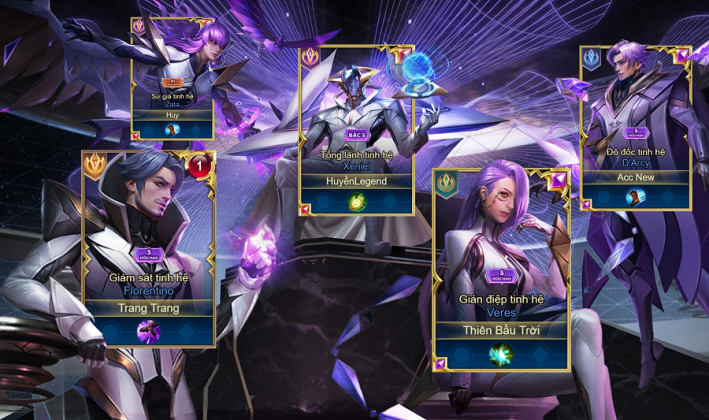
Task: Select Acc New's D'Arcy card
Action: click(635, 110)
